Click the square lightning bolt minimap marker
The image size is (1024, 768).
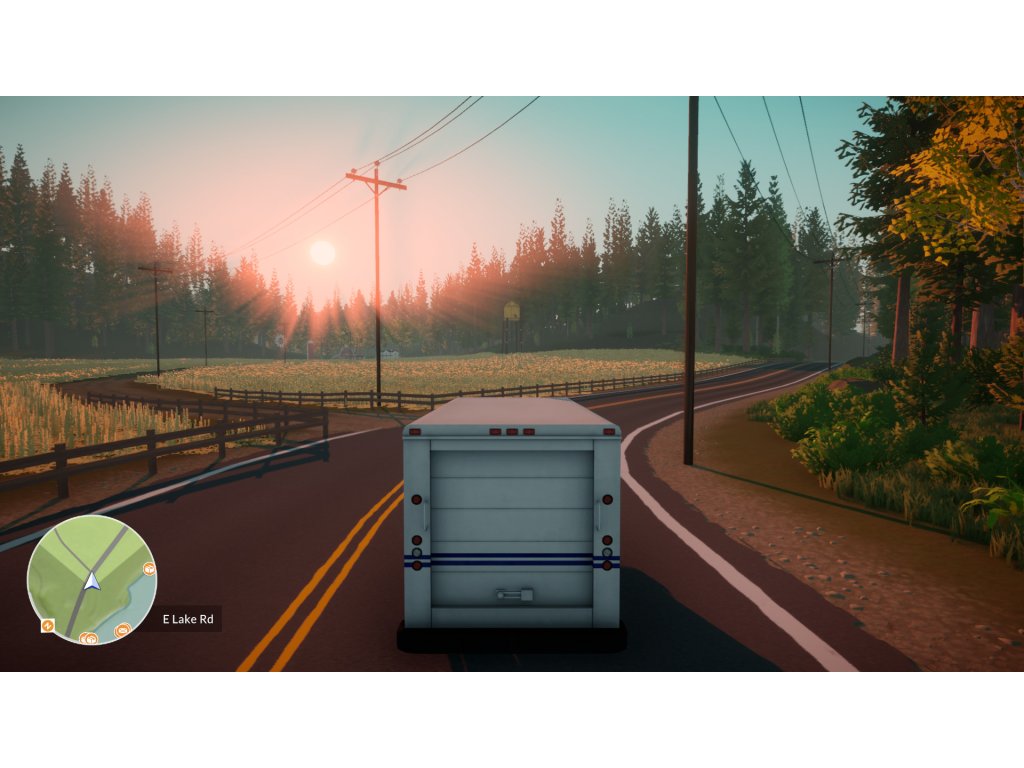pos(47,625)
